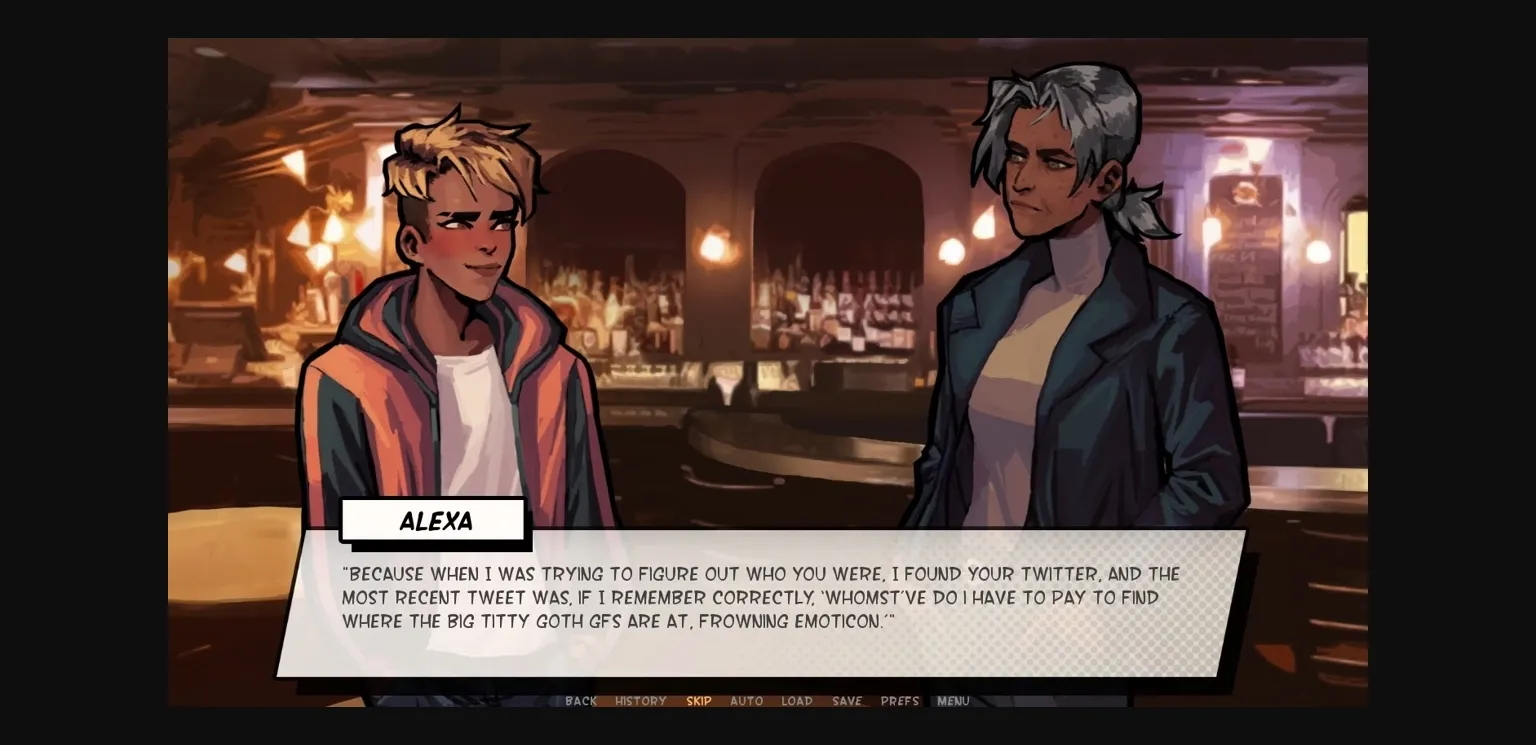The height and width of the screenshot is (745, 1536).
Task: Click BACK to rewind the dialogue
Action: [580, 701]
